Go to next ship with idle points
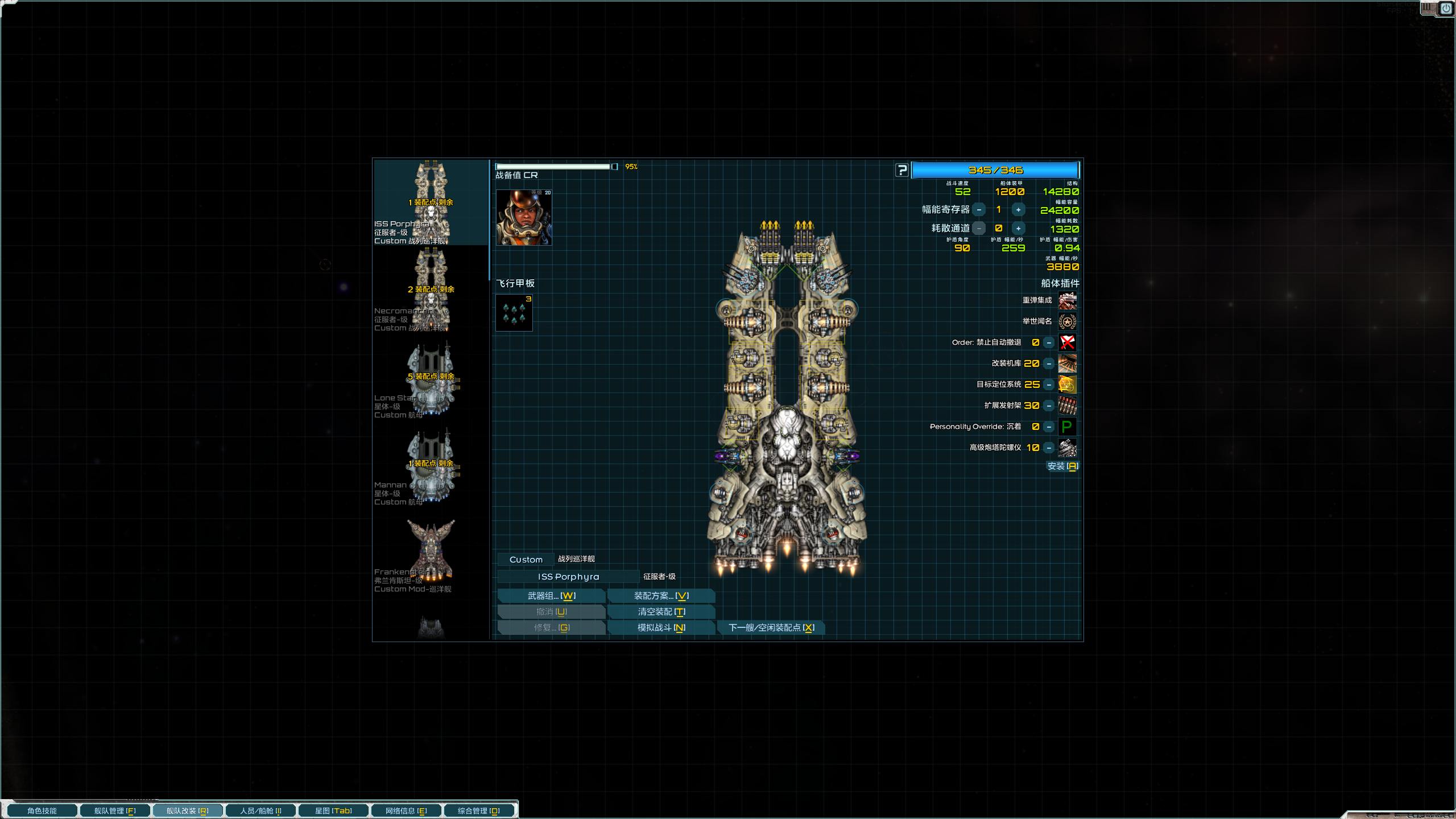This screenshot has height=819, width=1456. coord(771,627)
